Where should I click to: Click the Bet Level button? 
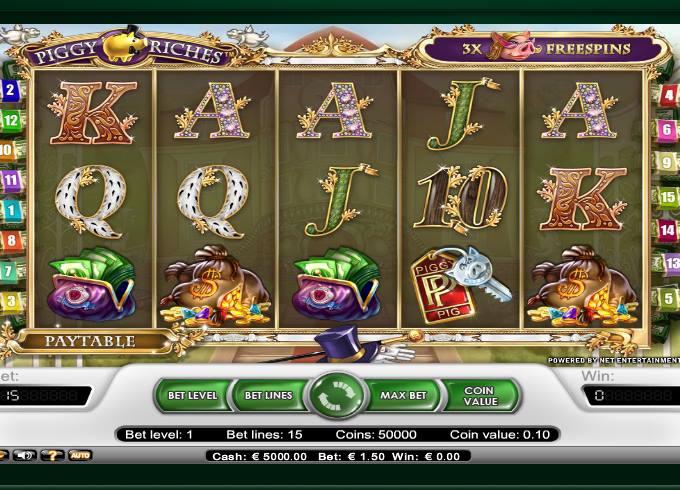tap(192, 395)
